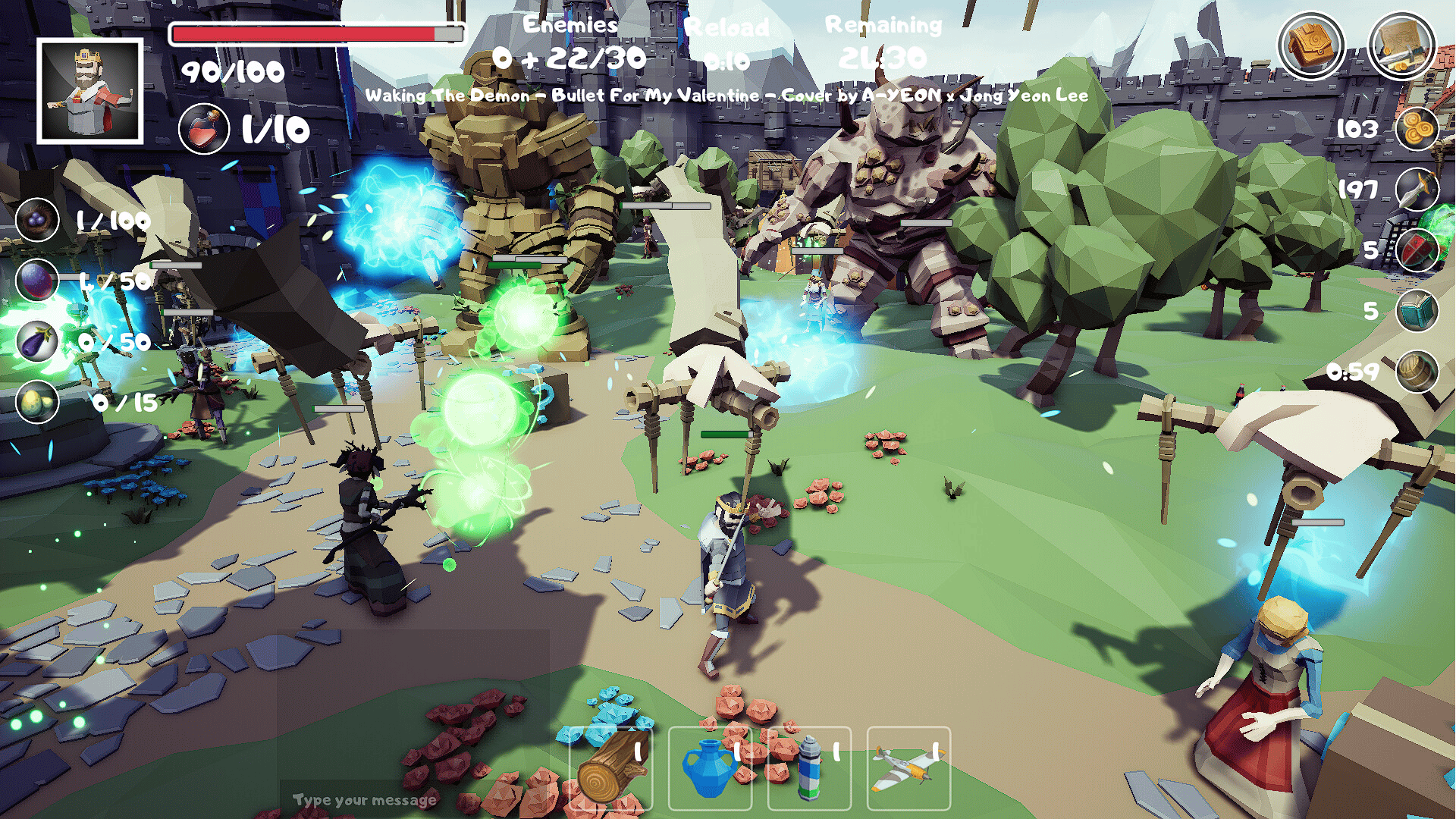
Task: Open the teal book icon
Action: click(x=1417, y=311)
